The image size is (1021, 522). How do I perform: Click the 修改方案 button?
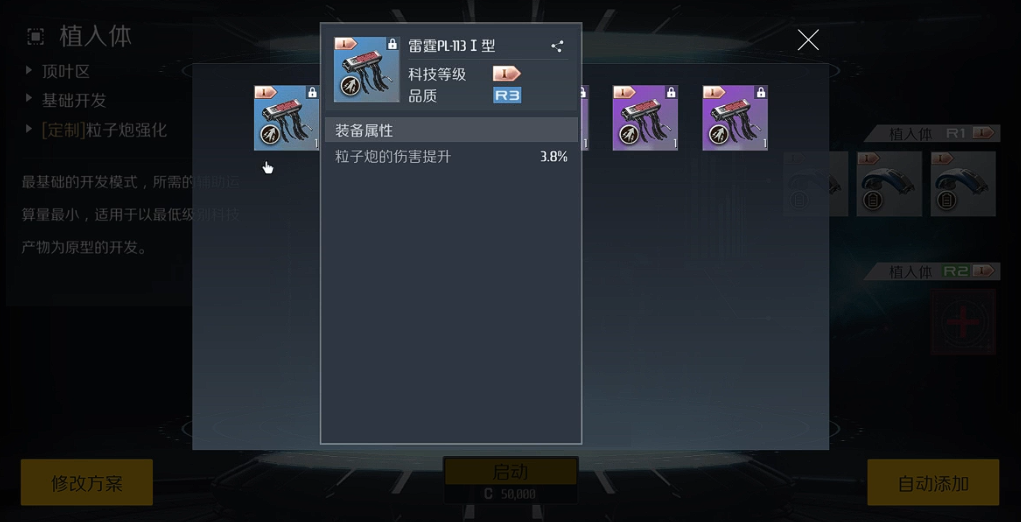(x=87, y=483)
